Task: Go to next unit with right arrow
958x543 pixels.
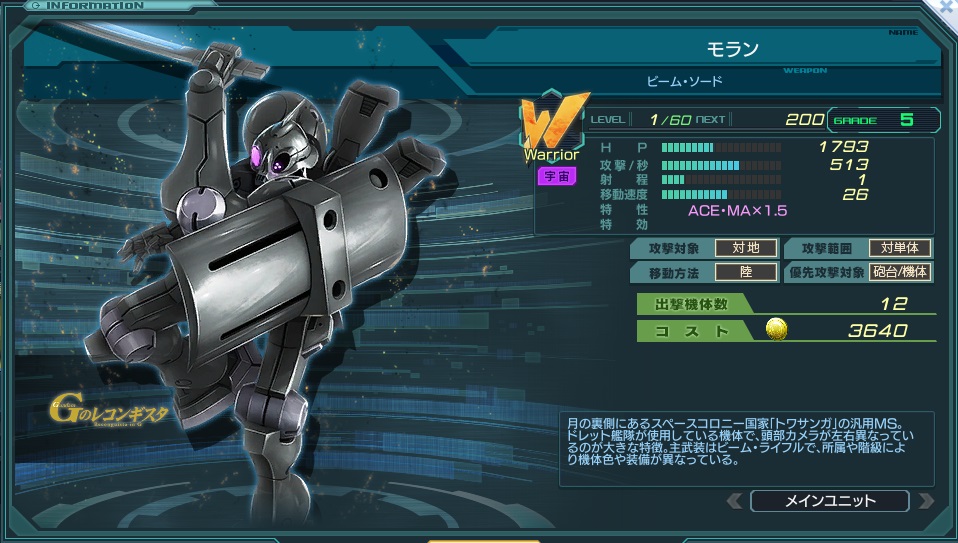Action: coord(925,501)
